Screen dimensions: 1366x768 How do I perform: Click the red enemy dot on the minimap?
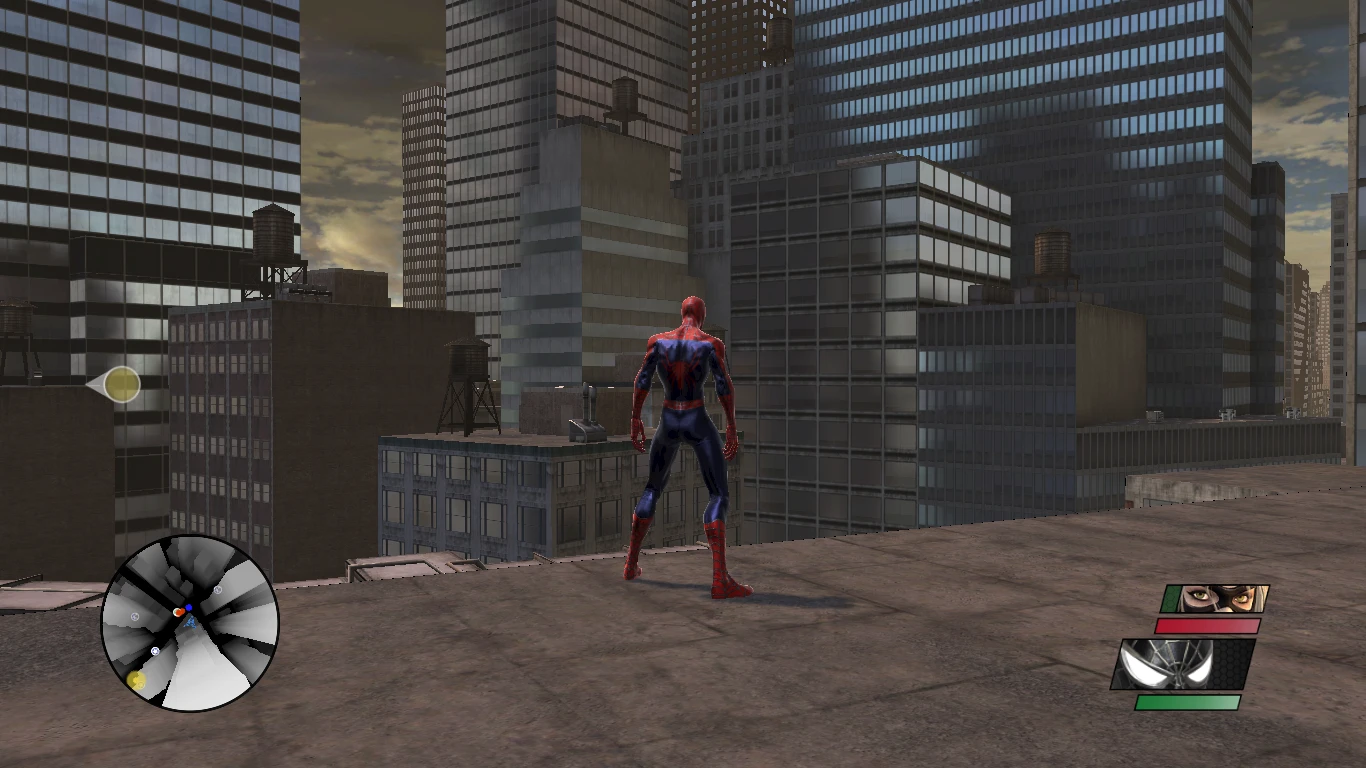tap(180, 611)
